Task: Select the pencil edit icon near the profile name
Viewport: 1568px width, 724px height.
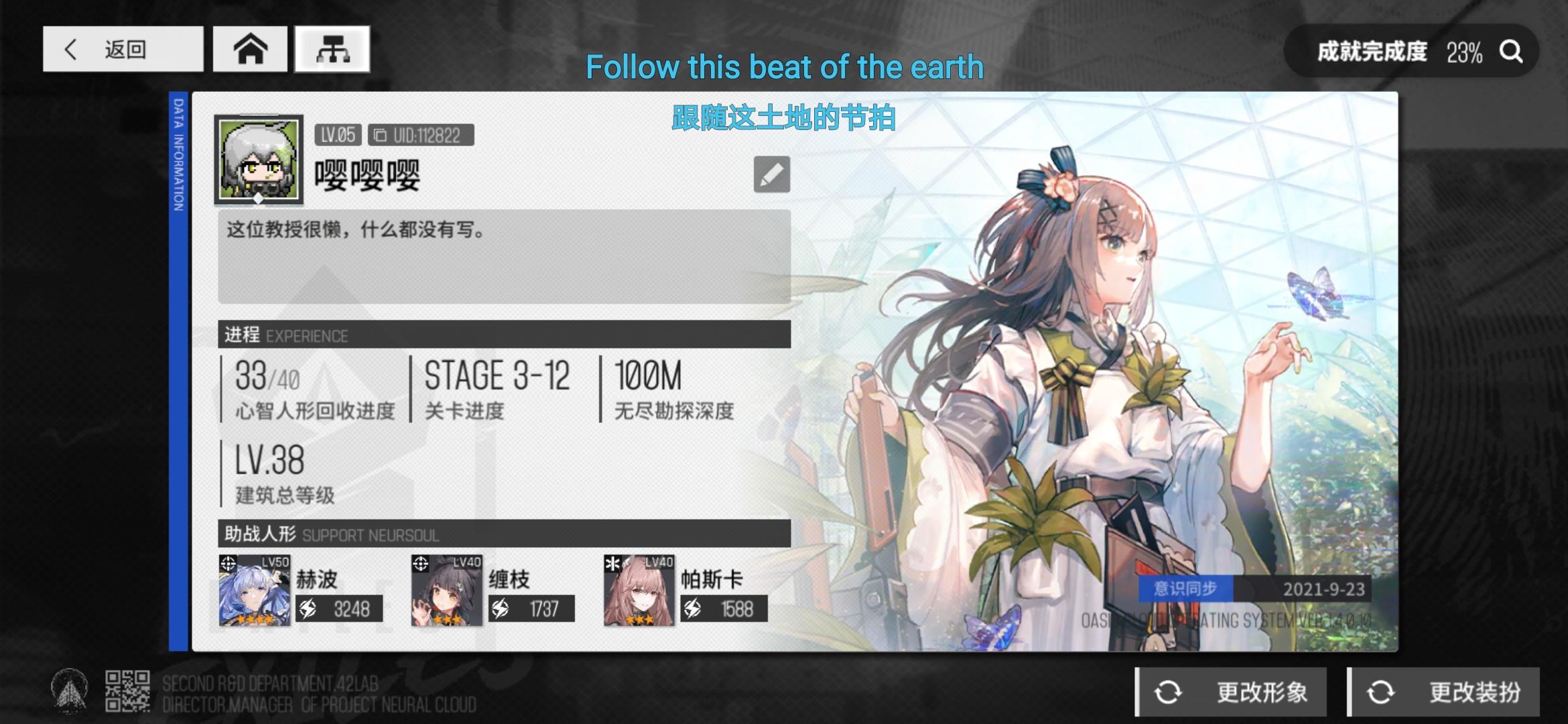Action: (x=771, y=173)
